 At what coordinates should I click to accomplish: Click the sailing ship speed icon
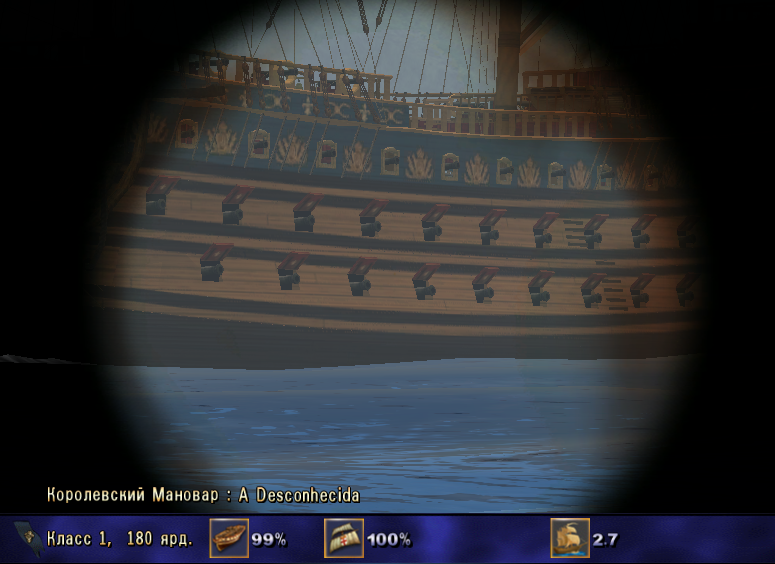click(x=570, y=539)
